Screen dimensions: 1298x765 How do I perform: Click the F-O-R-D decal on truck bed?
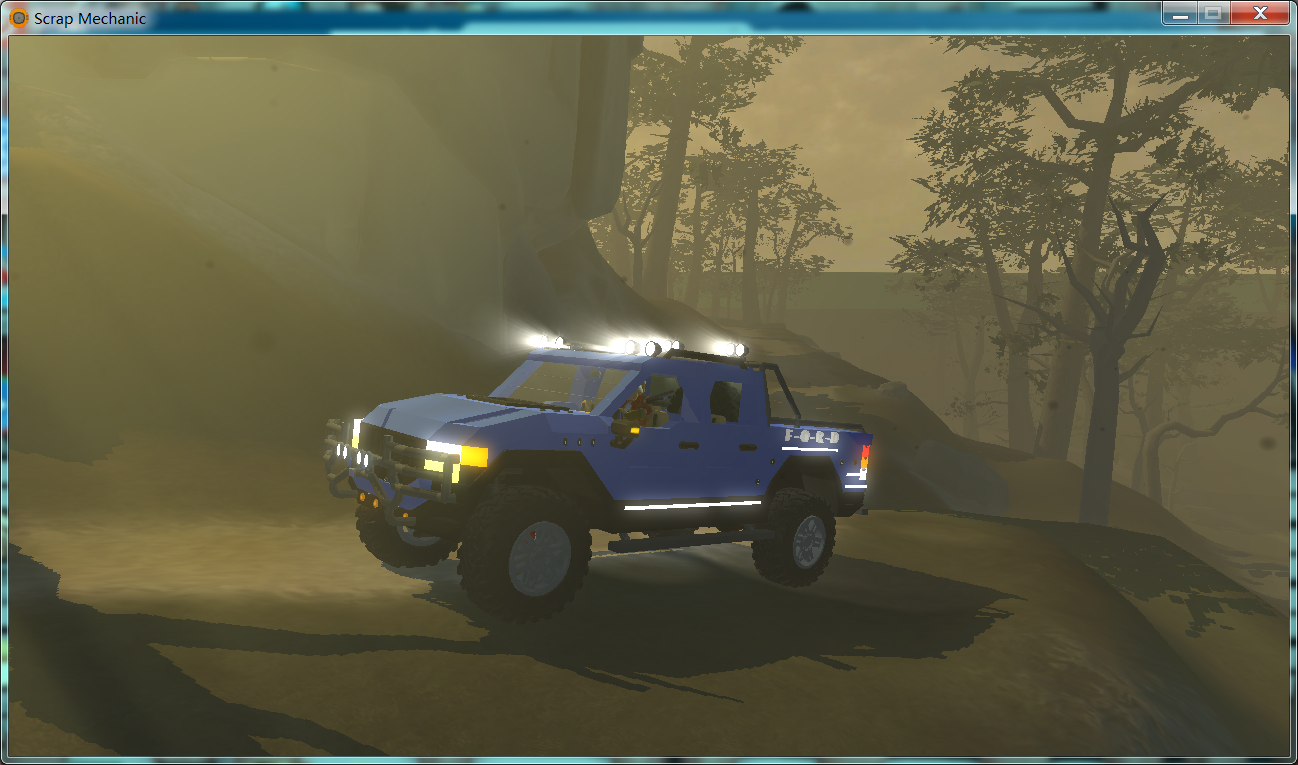click(x=812, y=438)
